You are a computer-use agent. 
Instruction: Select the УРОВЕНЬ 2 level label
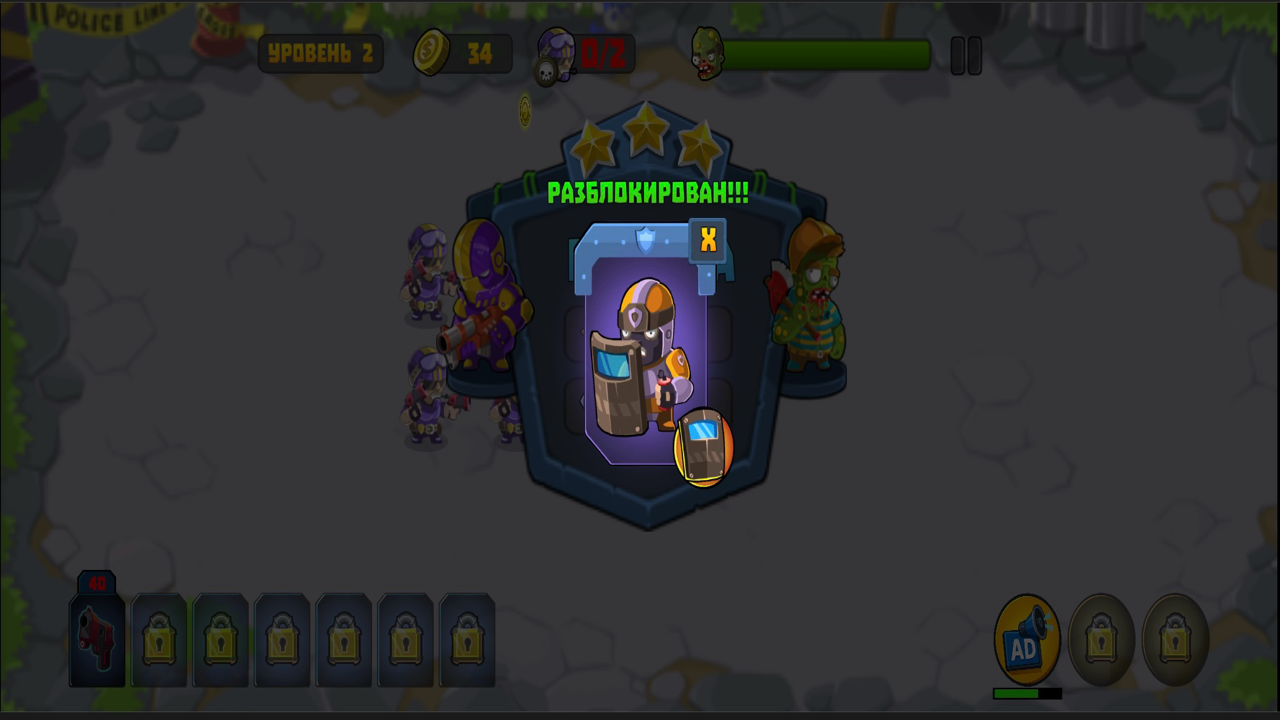click(321, 53)
